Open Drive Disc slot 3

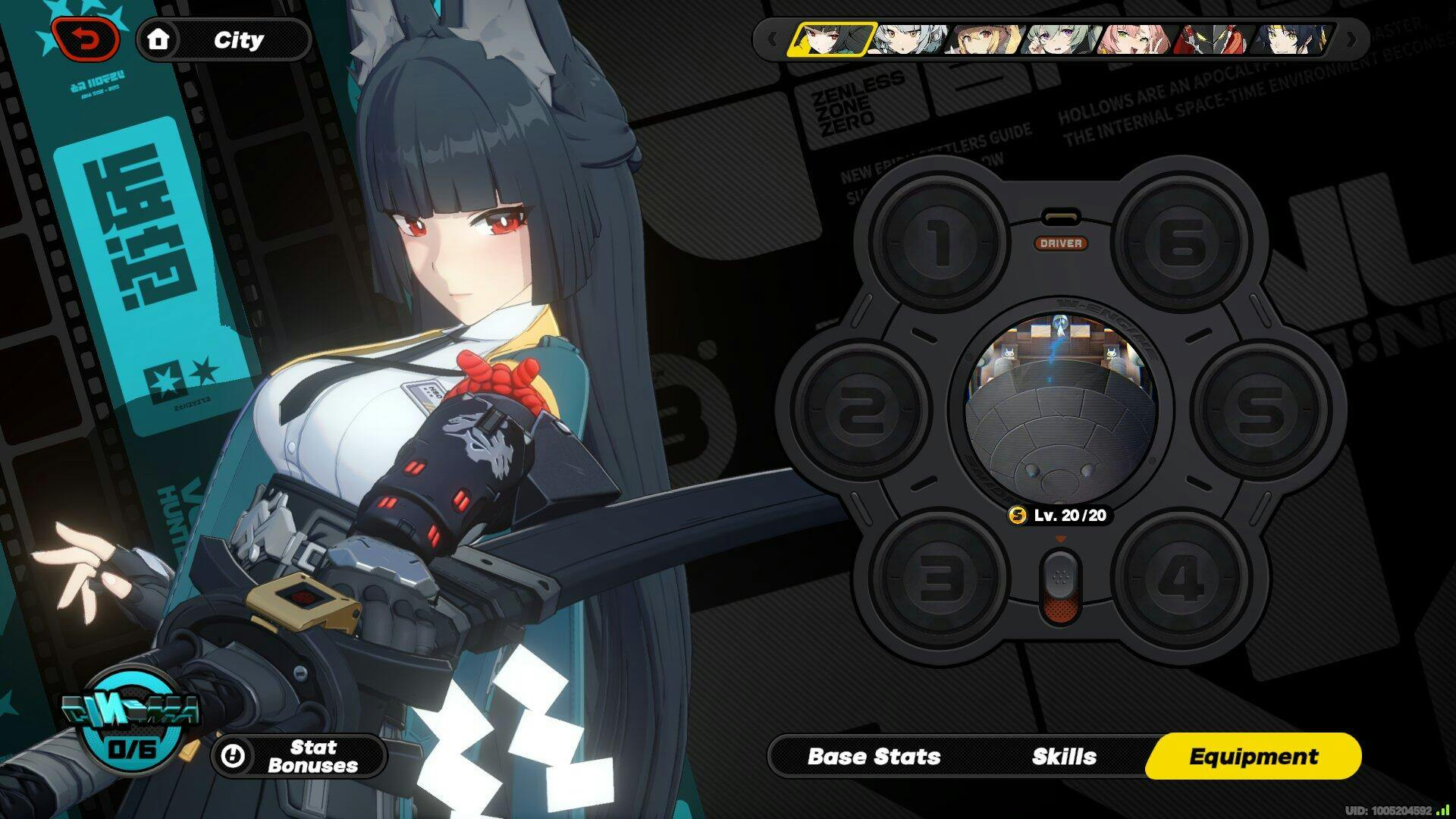(940, 578)
